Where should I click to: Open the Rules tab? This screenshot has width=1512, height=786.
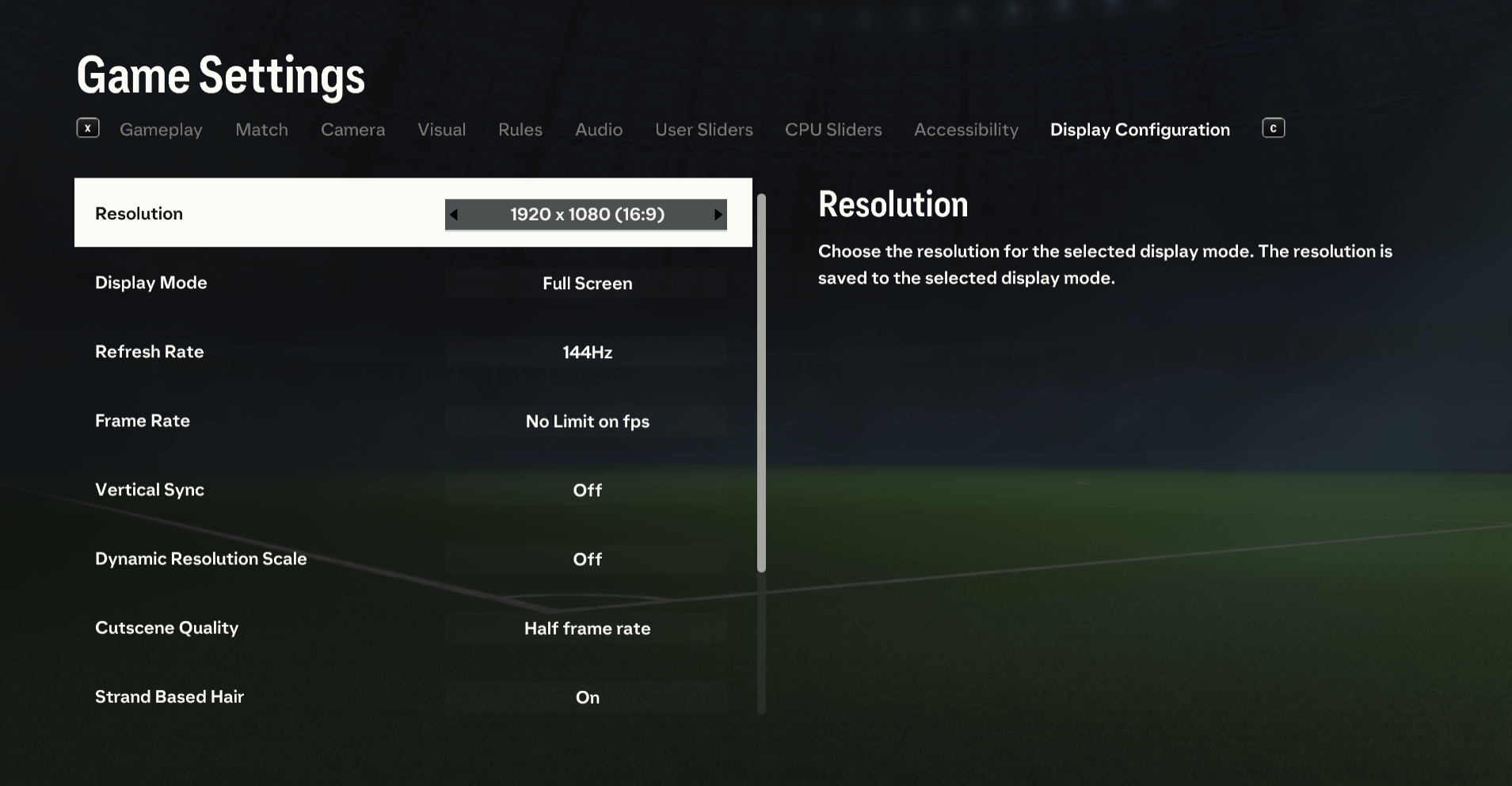tap(520, 130)
